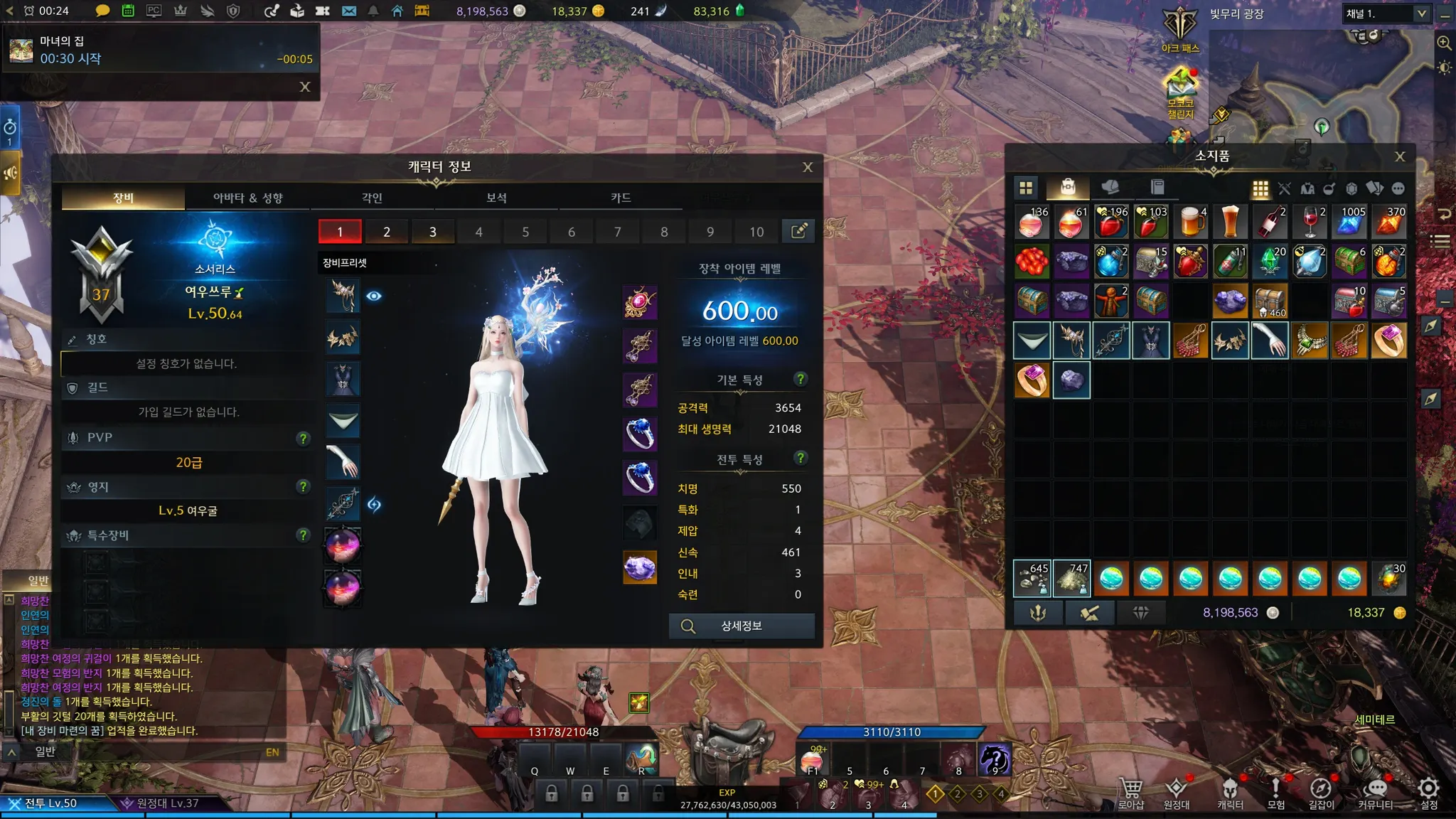Switch to the 아바타 & 성향 tab
1456x819 pixels.
247,198
